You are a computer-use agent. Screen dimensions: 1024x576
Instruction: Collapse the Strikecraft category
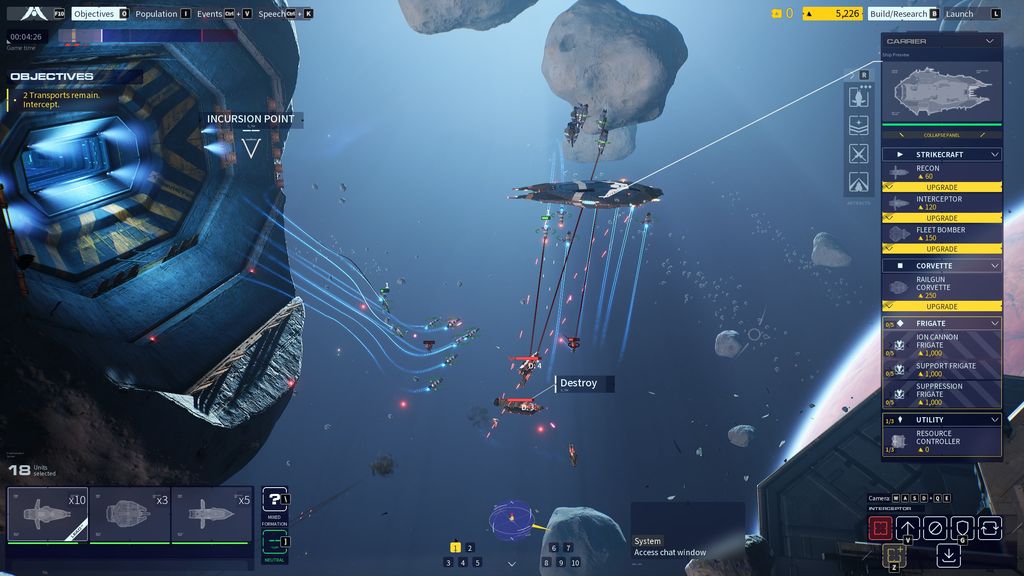(993, 155)
